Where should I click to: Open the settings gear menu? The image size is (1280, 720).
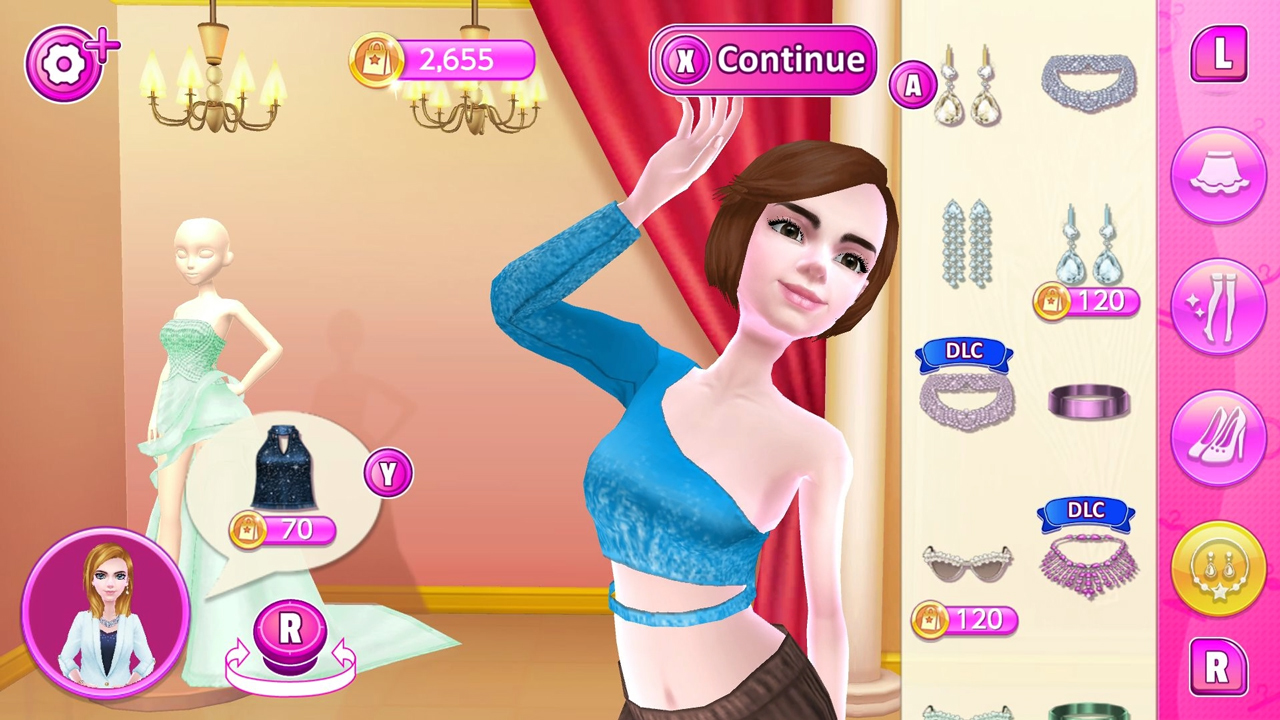click(x=63, y=63)
